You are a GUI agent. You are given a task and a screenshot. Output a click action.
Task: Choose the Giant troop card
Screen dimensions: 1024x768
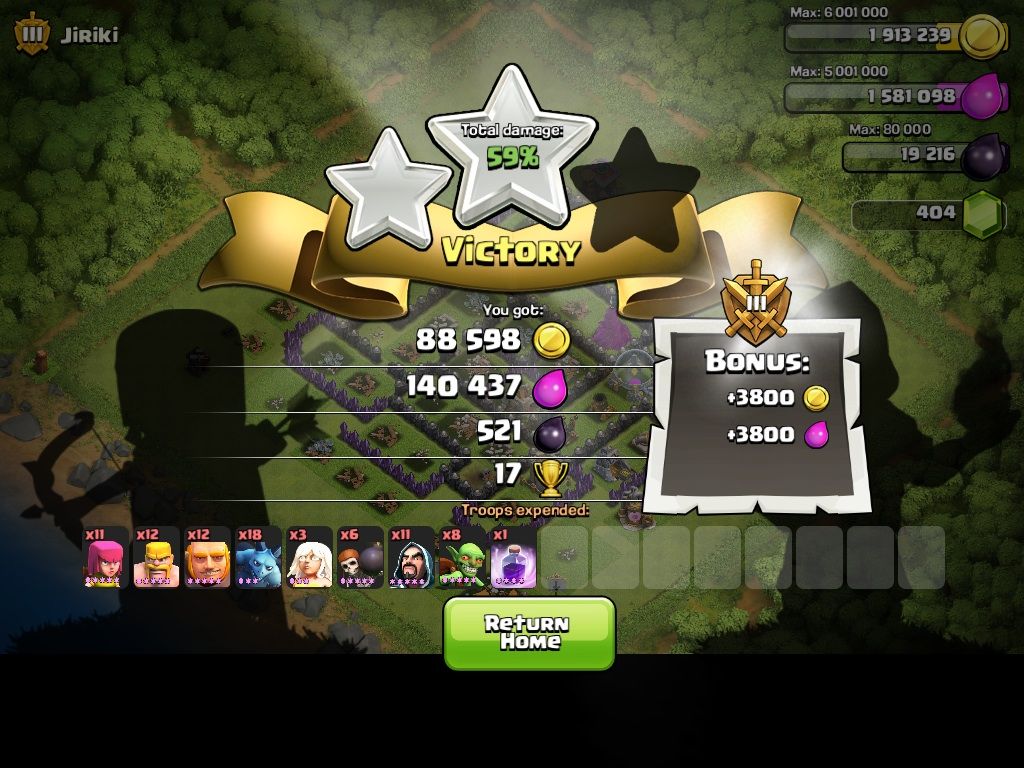pyautogui.click(x=207, y=558)
